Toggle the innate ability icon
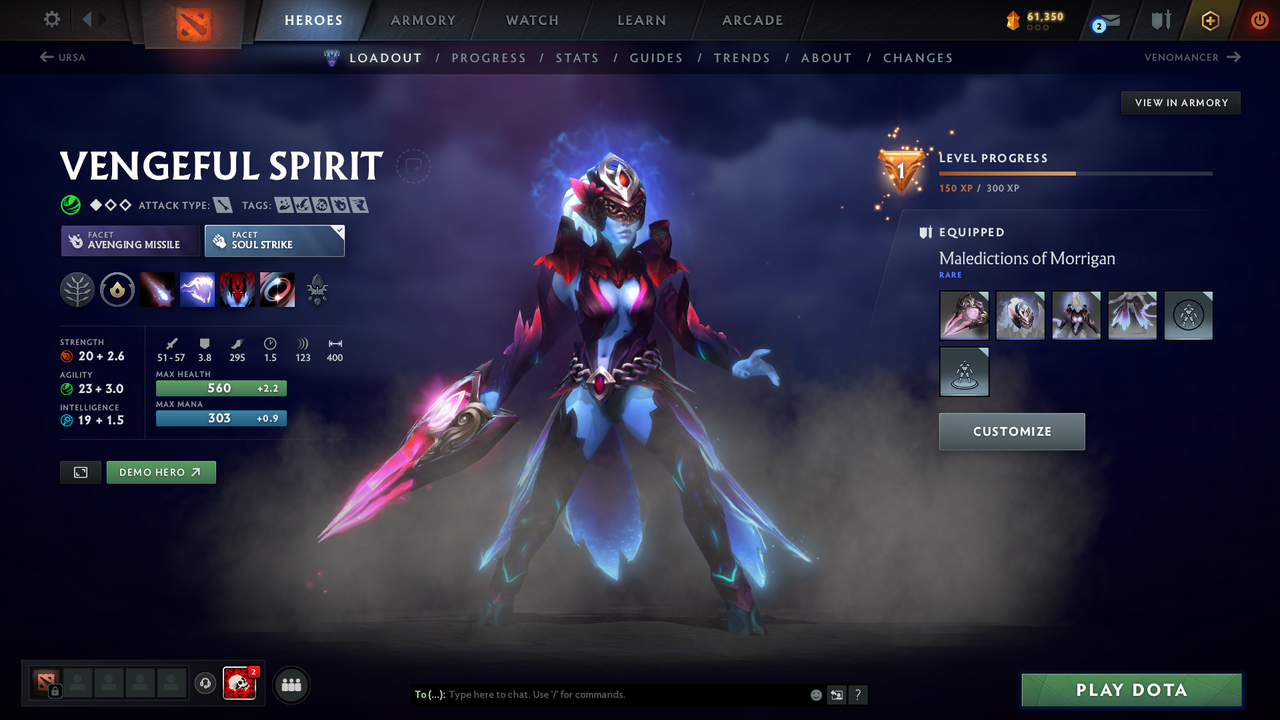Image resolution: width=1280 pixels, height=720 pixels. (x=117, y=290)
